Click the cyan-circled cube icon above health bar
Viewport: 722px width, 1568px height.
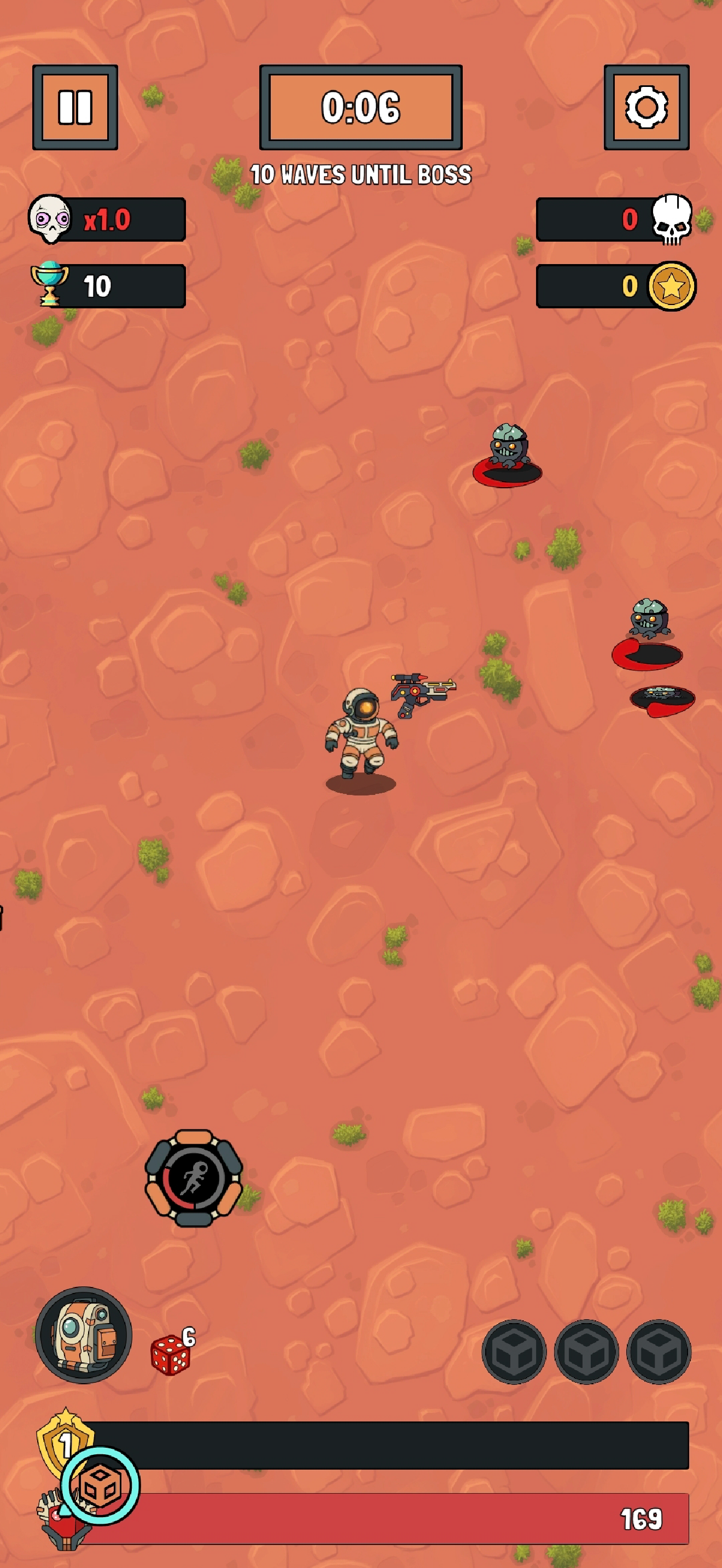tap(101, 1485)
